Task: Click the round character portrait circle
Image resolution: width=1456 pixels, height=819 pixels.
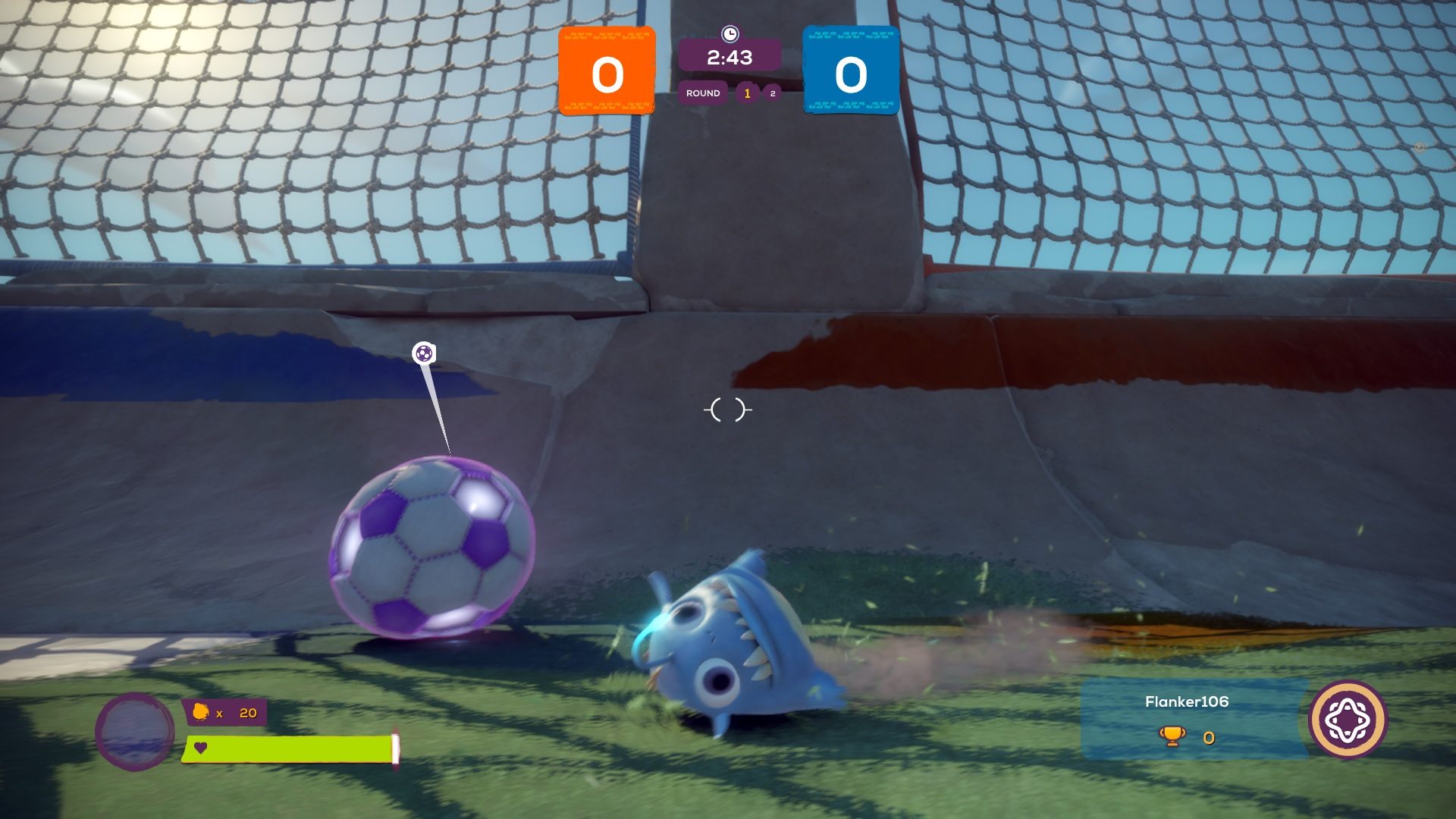Action: 135,731
